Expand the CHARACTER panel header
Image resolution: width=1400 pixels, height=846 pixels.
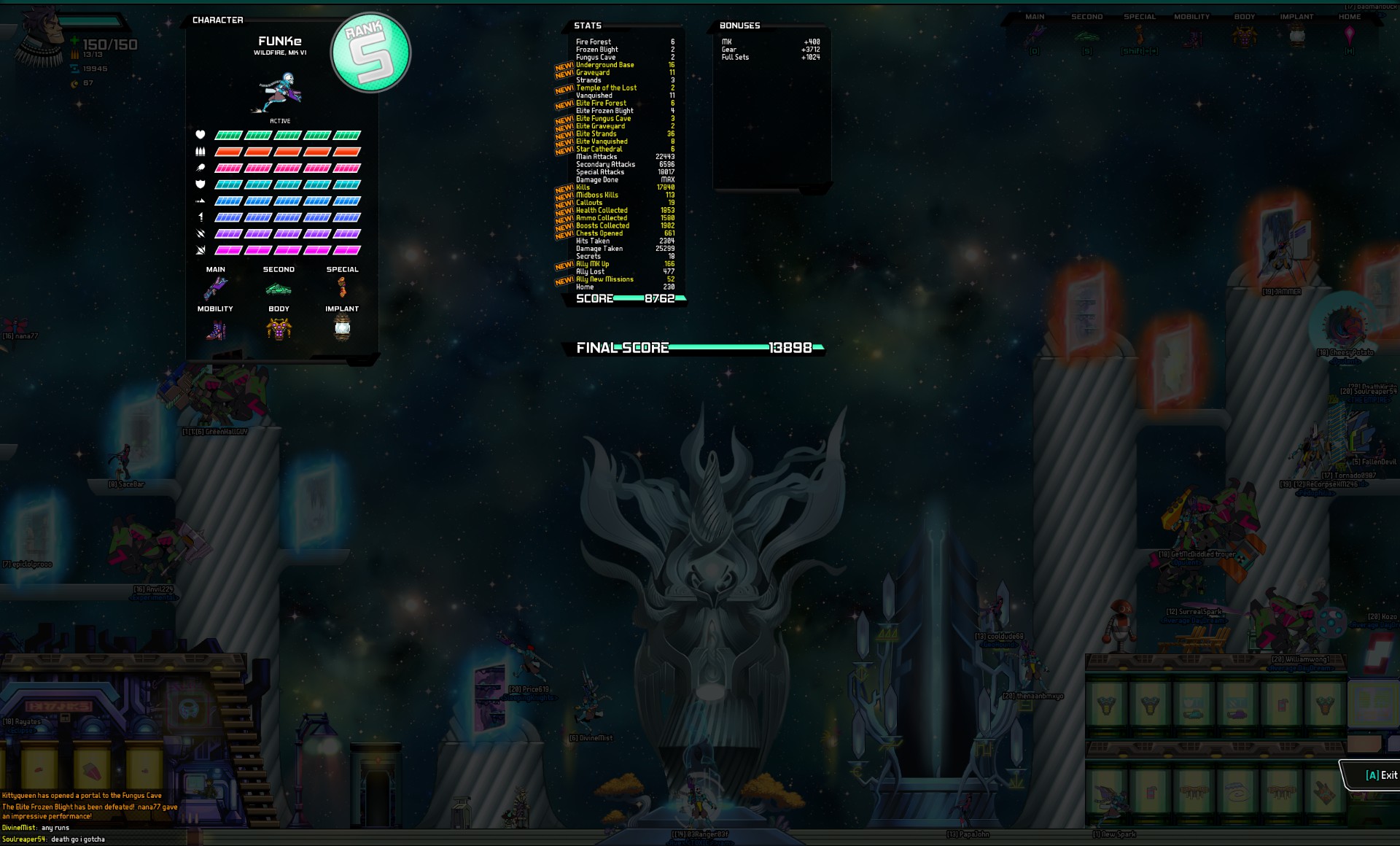click(217, 20)
